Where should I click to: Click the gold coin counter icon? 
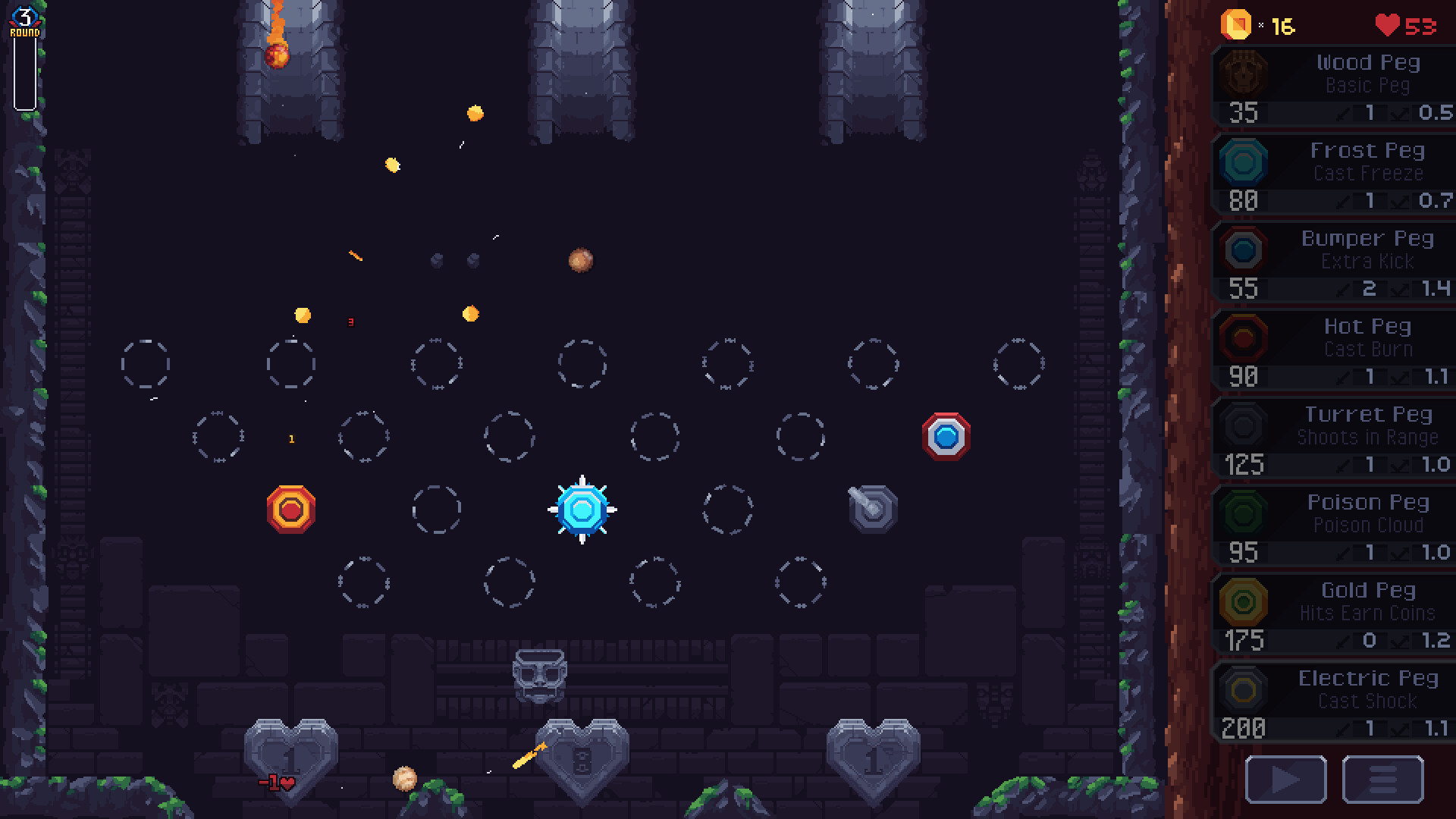pyautogui.click(x=1236, y=24)
